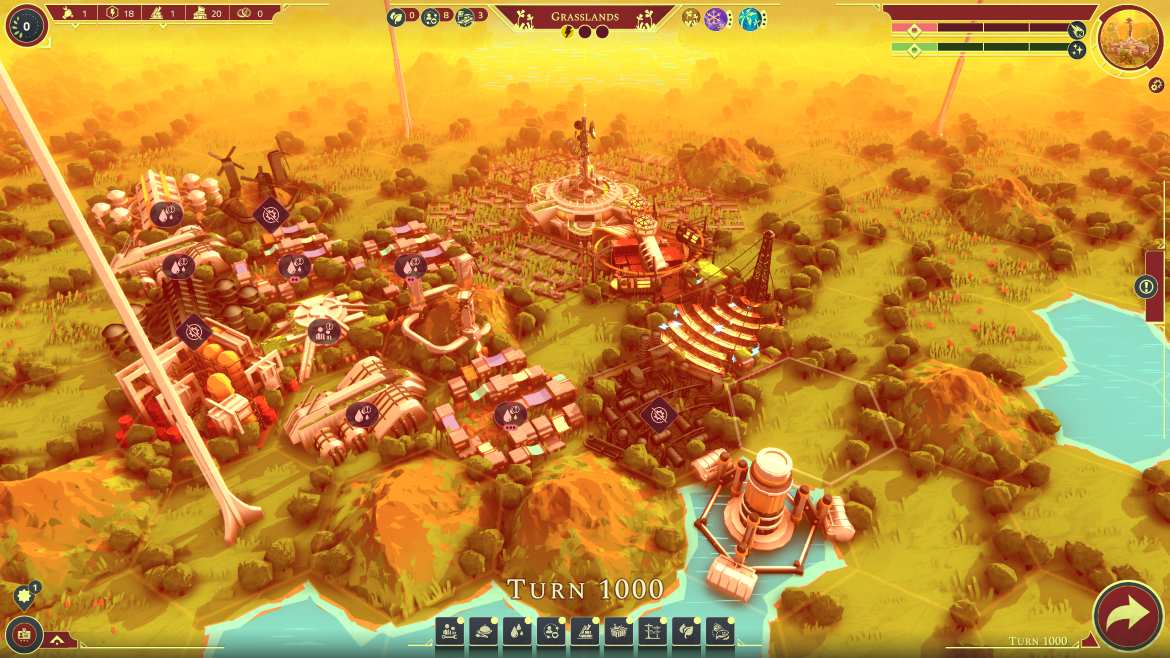Click the leaf resource counter icon
The width and height of the screenshot is (1170, 658).
(x=396, y=16)
